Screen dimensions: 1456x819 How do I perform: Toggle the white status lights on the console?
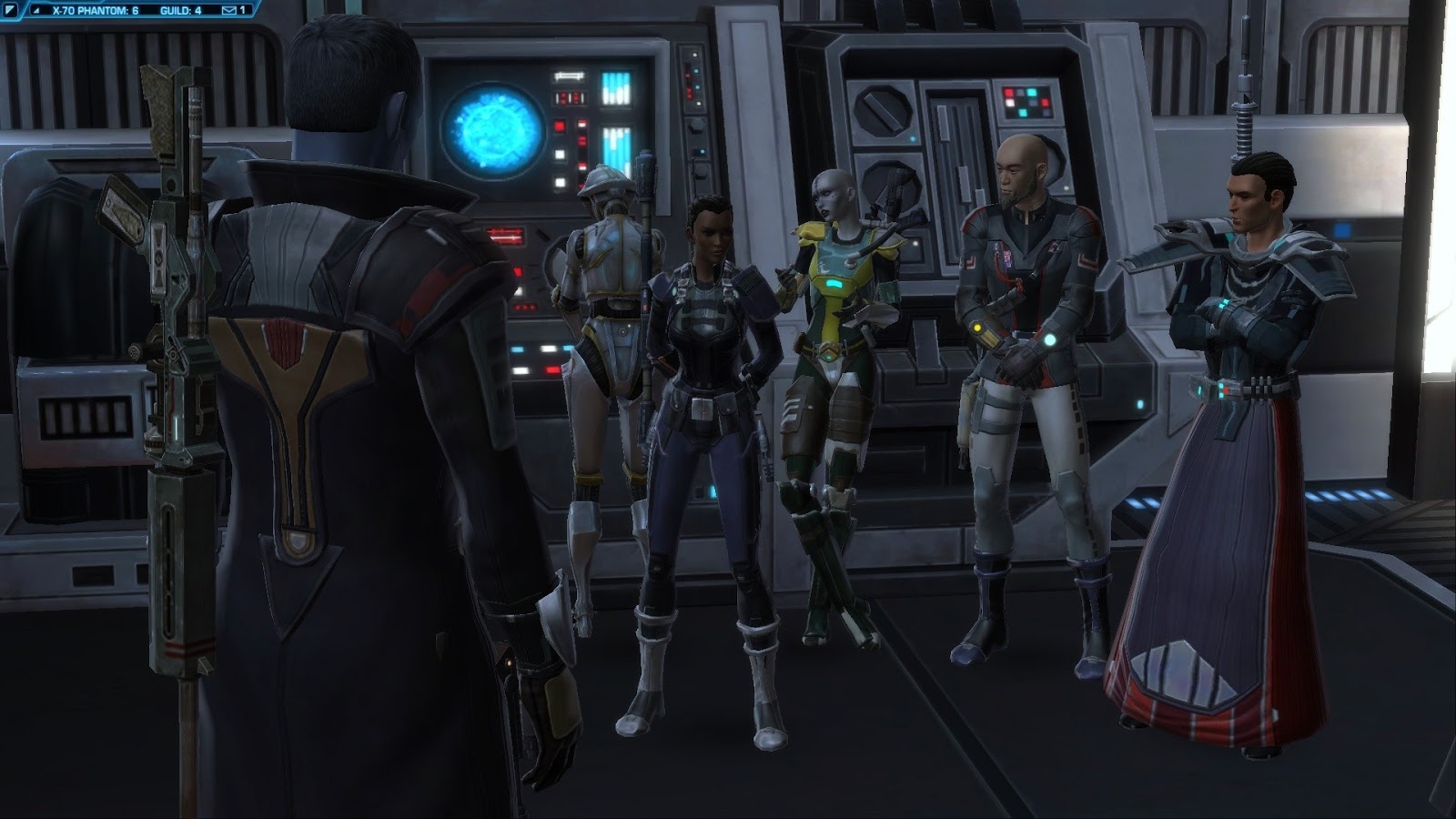[559, 155]
